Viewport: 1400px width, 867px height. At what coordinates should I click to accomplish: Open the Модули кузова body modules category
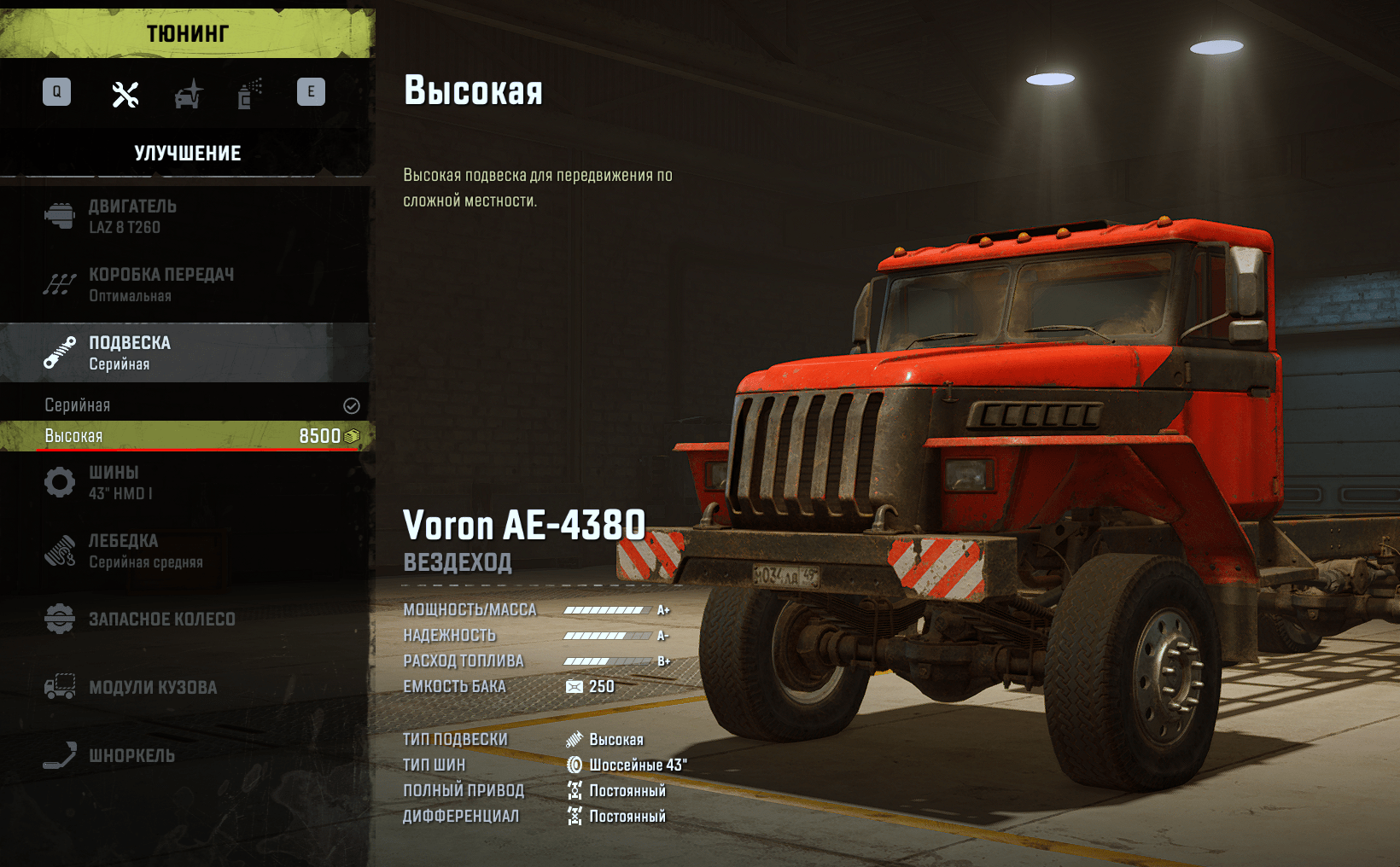pos(186,688)
